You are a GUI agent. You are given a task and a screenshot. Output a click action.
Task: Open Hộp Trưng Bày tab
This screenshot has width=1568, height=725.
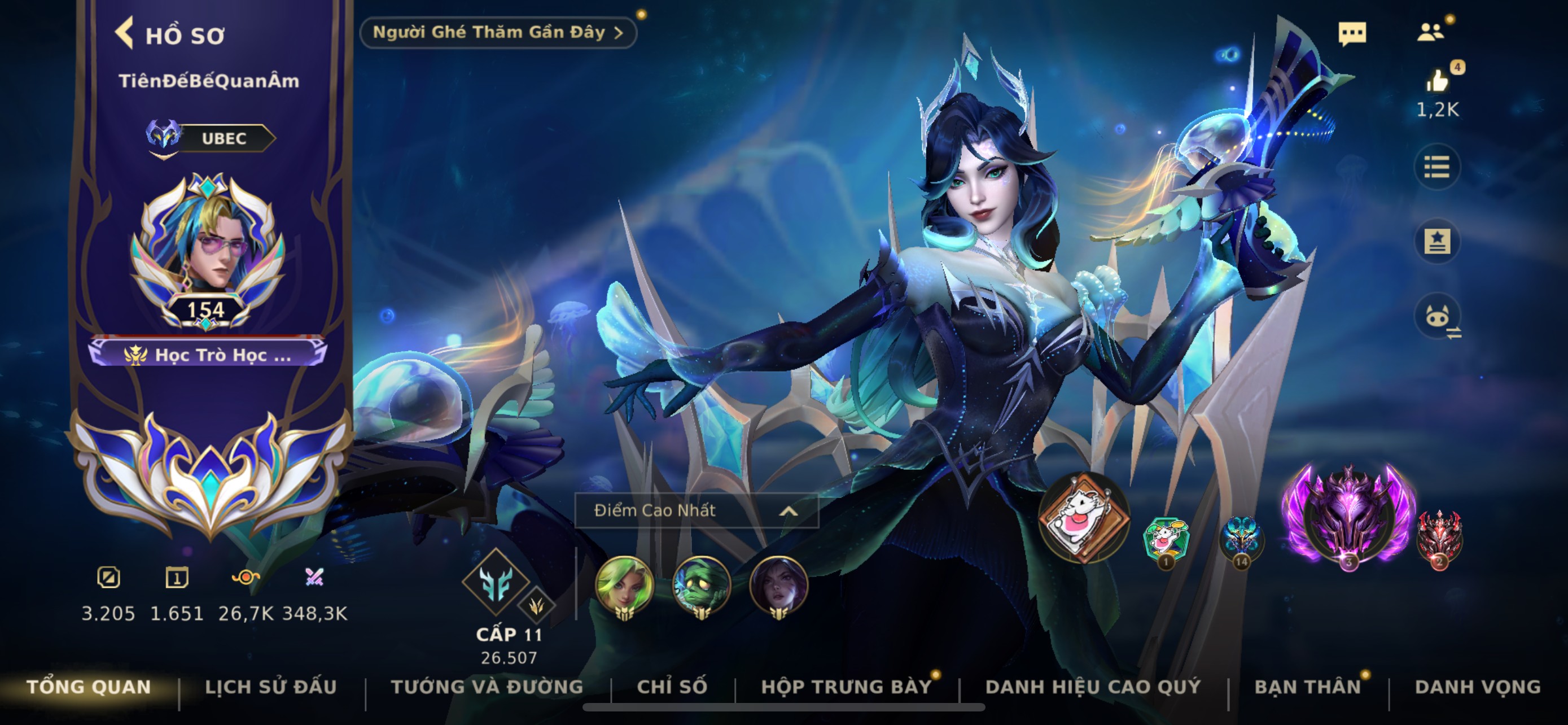point(847,687)
